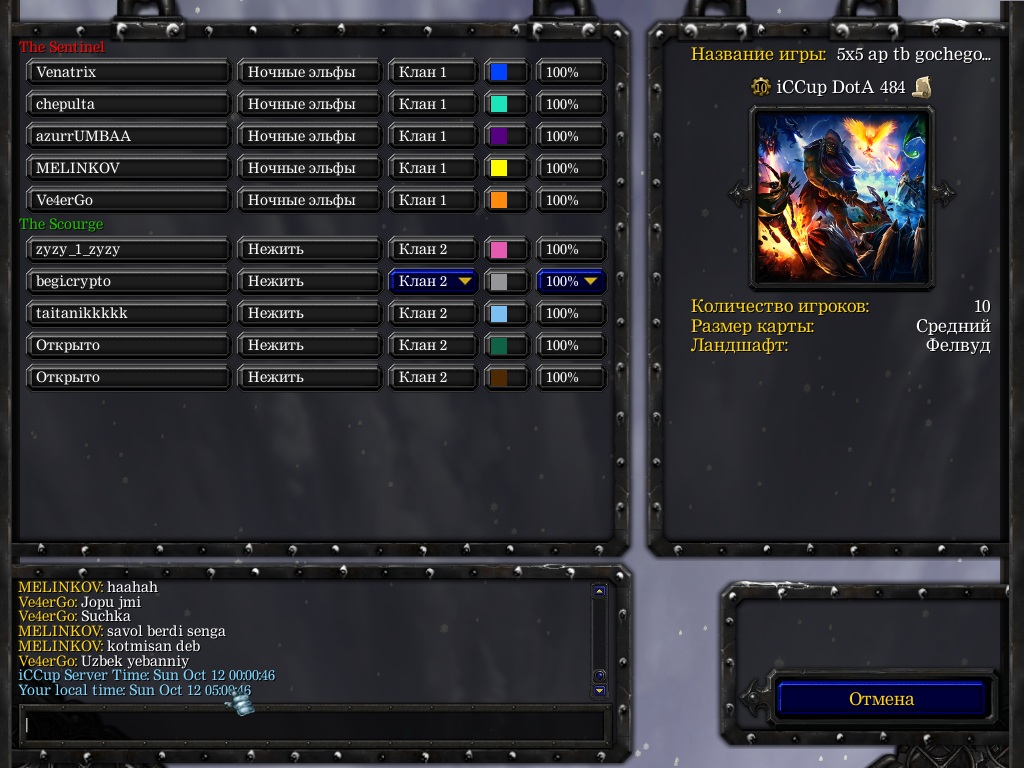This screenshot has width=1024, height=768.
Task: Click the taitanikkkkk player slot
Action: (128, 313)
